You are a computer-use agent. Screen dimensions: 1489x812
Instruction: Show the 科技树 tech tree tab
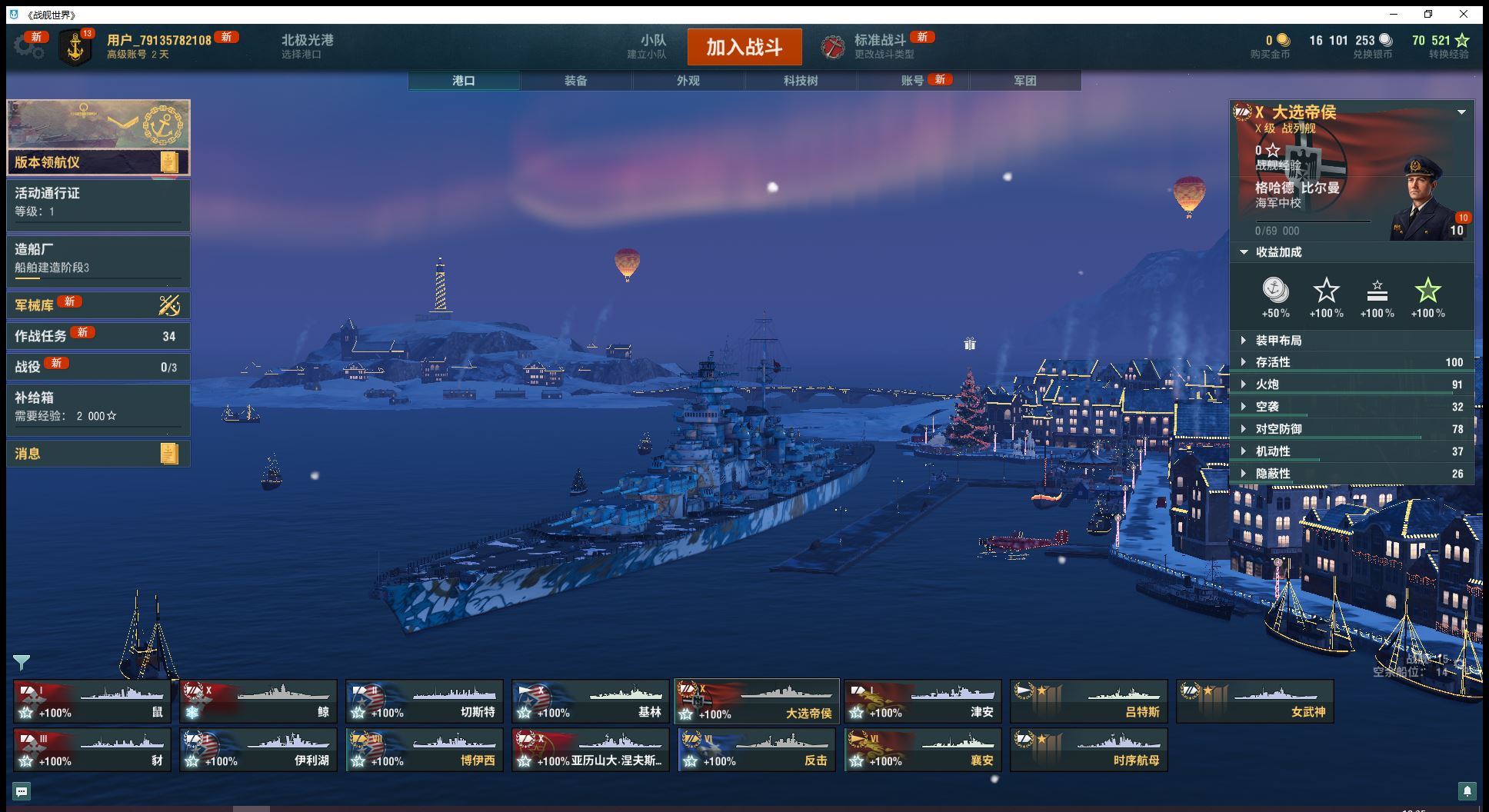tap(800, 81)
